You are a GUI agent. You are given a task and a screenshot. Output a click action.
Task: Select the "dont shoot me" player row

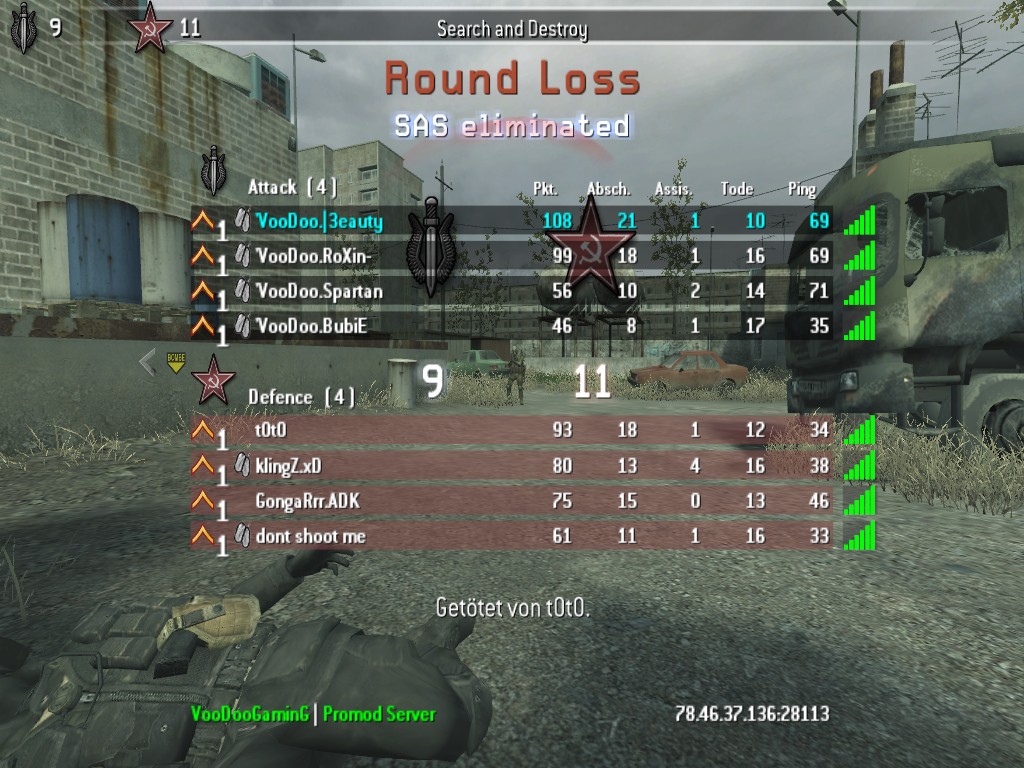pyautogui.click(x=310, y=536)
